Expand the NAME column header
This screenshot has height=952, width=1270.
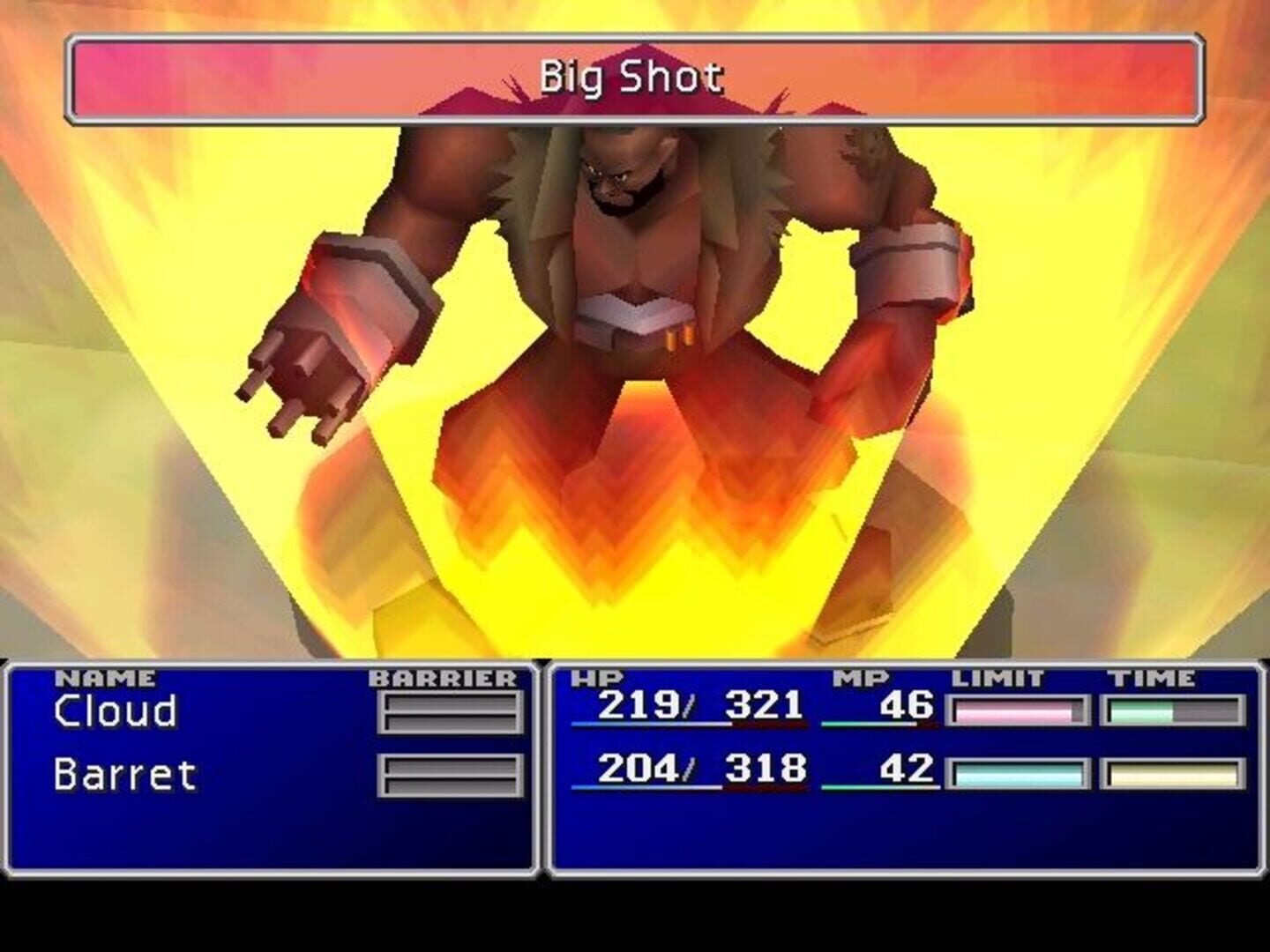pyautogui.click(x=105, y=679)
